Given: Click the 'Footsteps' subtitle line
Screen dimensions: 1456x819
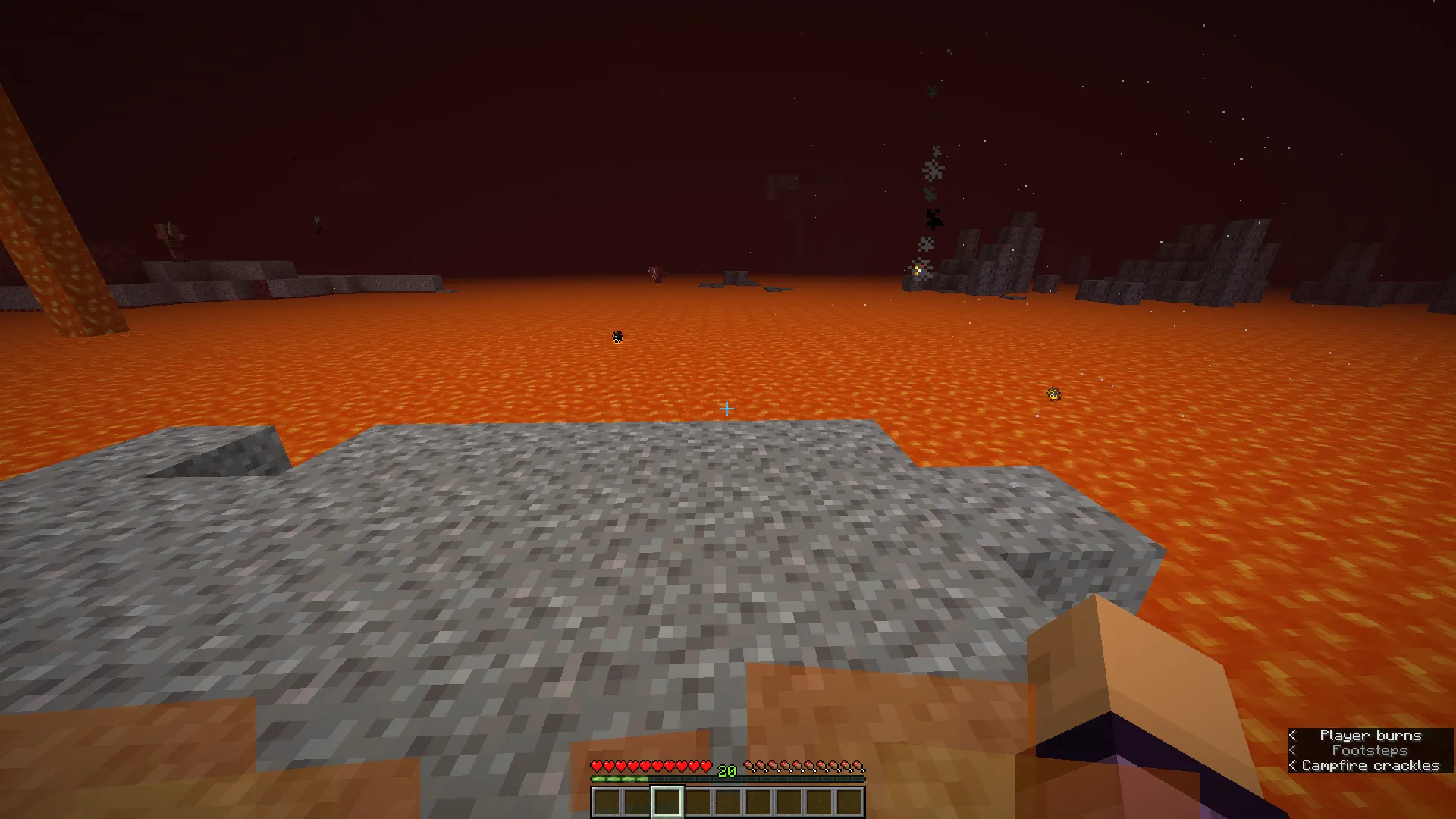Looking at the screenshot, I should click(x=1369, y=750).
